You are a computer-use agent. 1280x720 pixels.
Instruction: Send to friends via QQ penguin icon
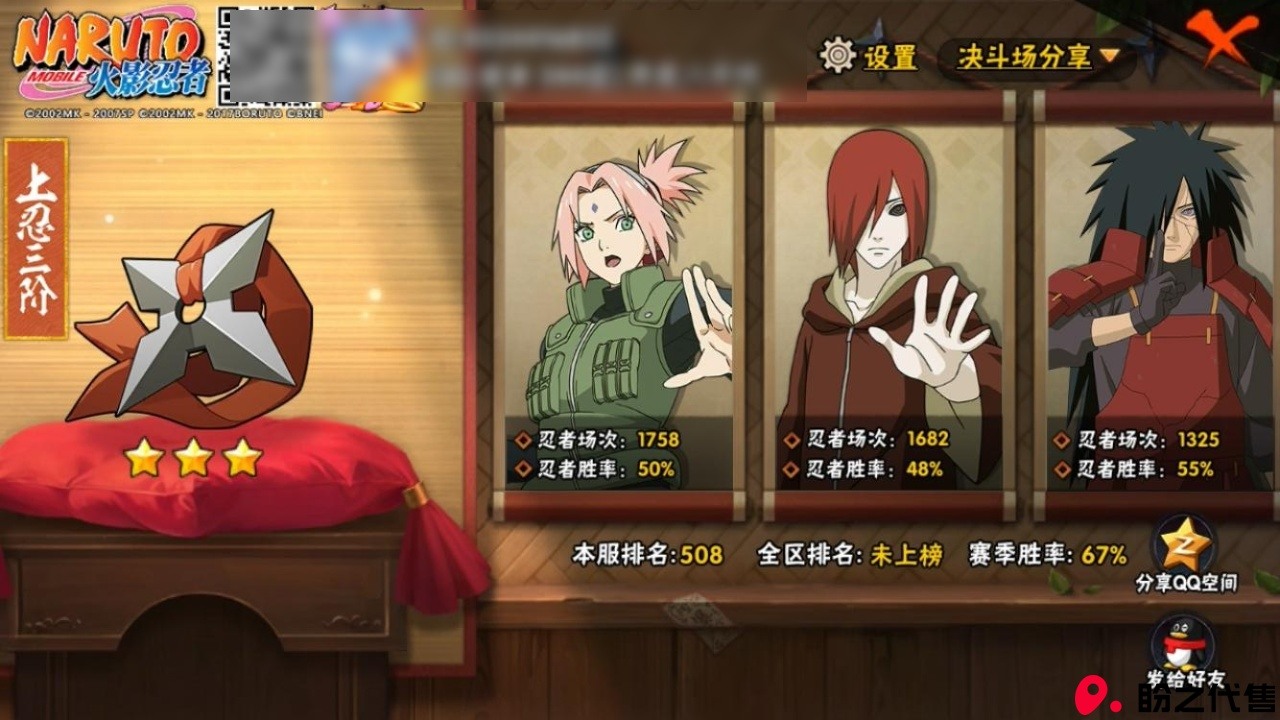coord(1185,645)
